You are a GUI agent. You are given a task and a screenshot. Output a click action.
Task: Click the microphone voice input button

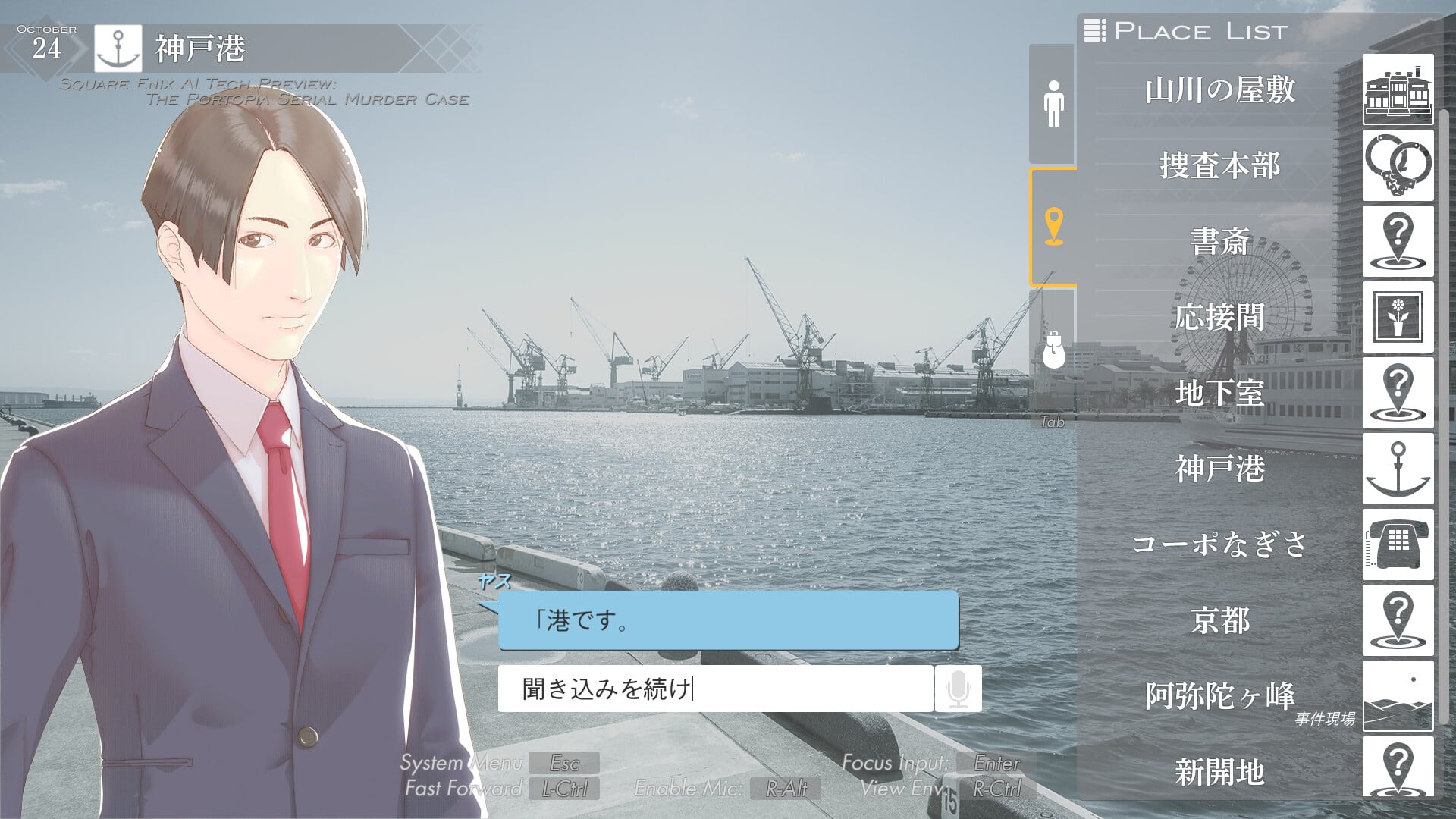[958, 689]
